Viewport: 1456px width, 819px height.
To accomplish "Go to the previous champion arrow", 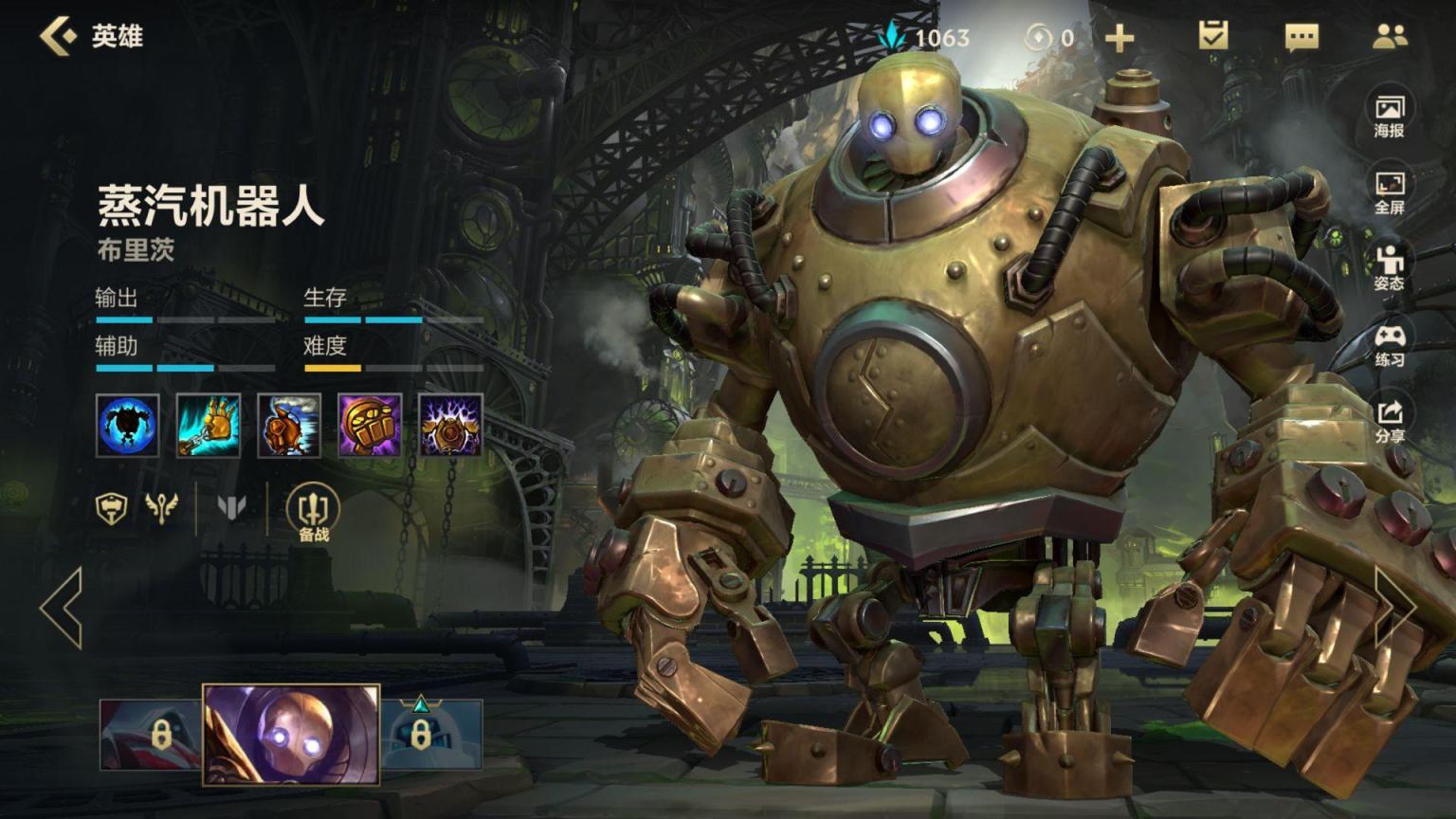I will [x=62, y=608].
